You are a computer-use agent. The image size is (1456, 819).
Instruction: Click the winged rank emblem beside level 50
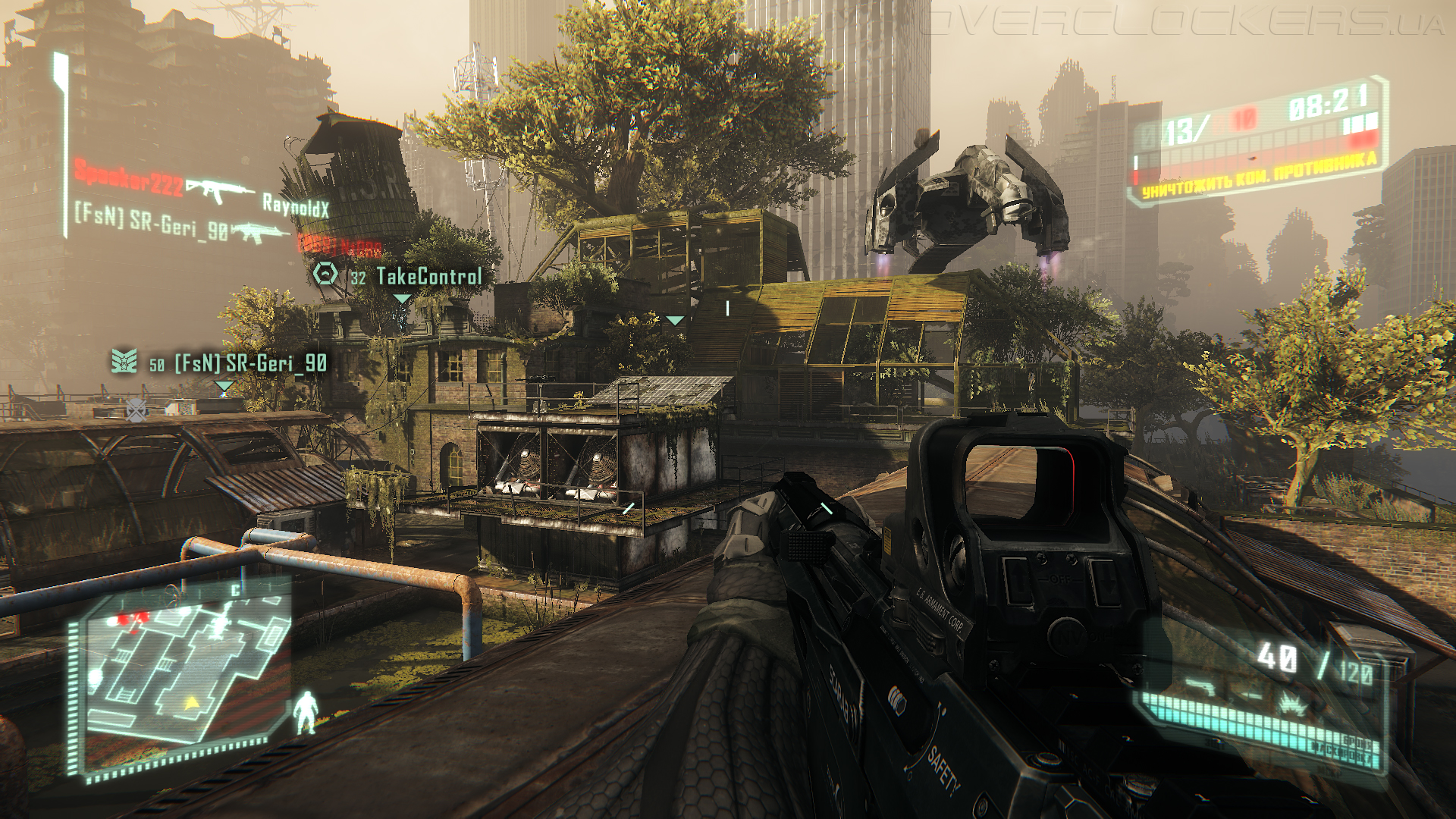[124, 361]
